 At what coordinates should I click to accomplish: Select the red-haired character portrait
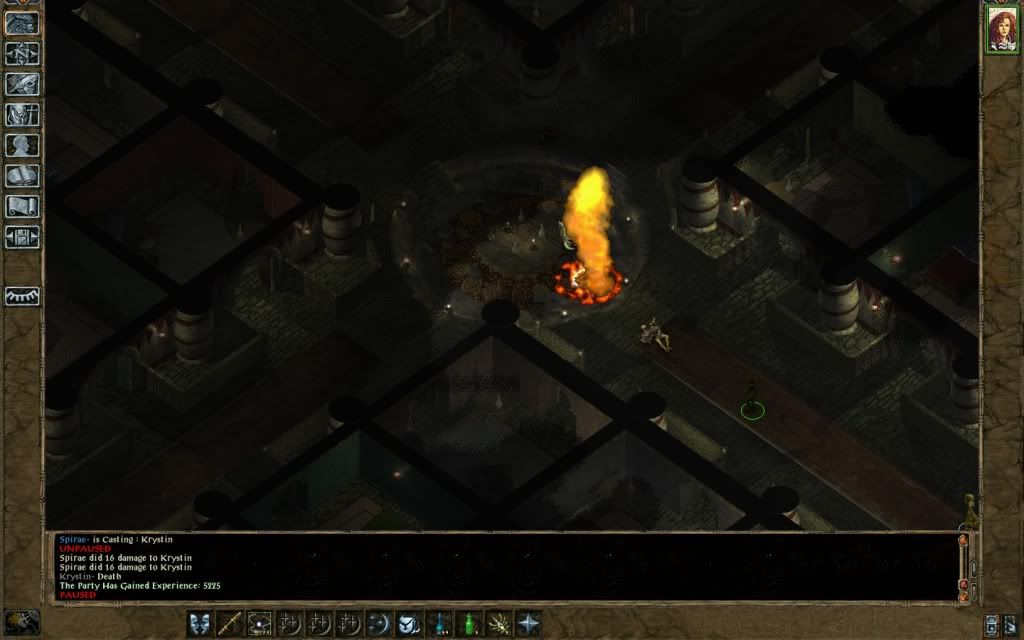pyautogui.click(x=1001, y=29)
